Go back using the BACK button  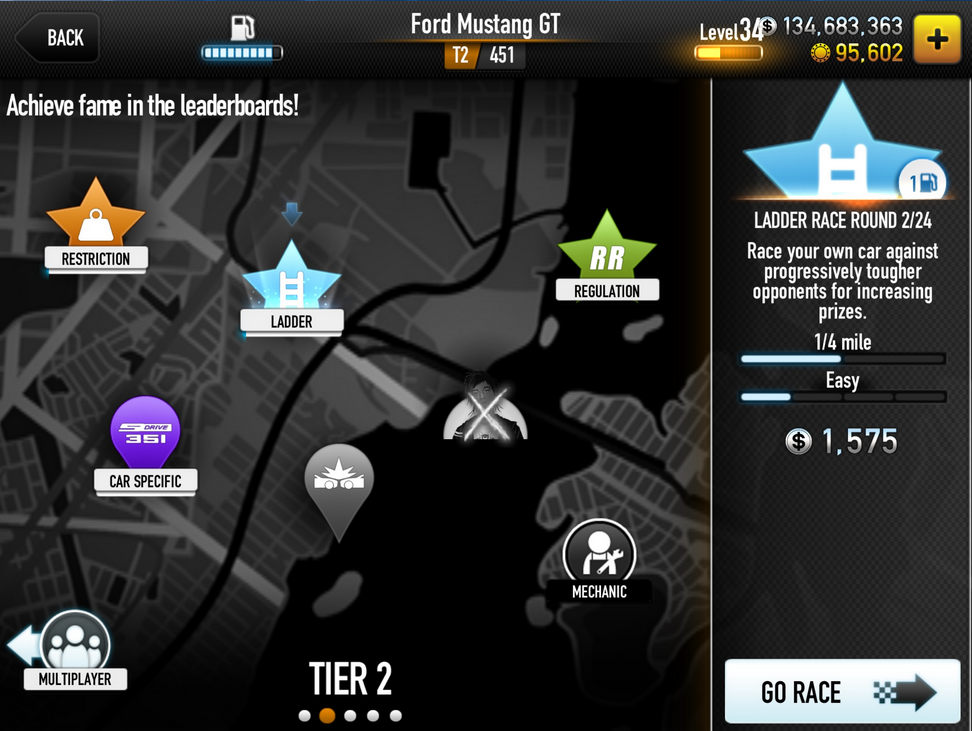pos(57,38)
